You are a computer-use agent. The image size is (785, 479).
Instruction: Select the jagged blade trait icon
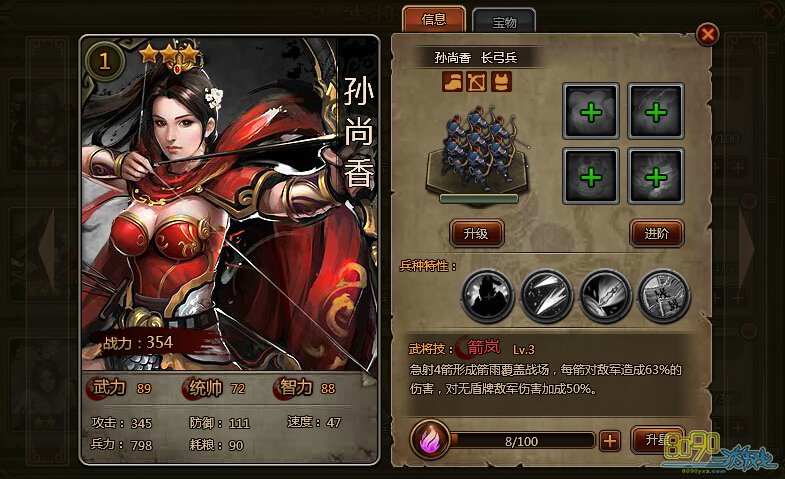click(x=604, y=294)
